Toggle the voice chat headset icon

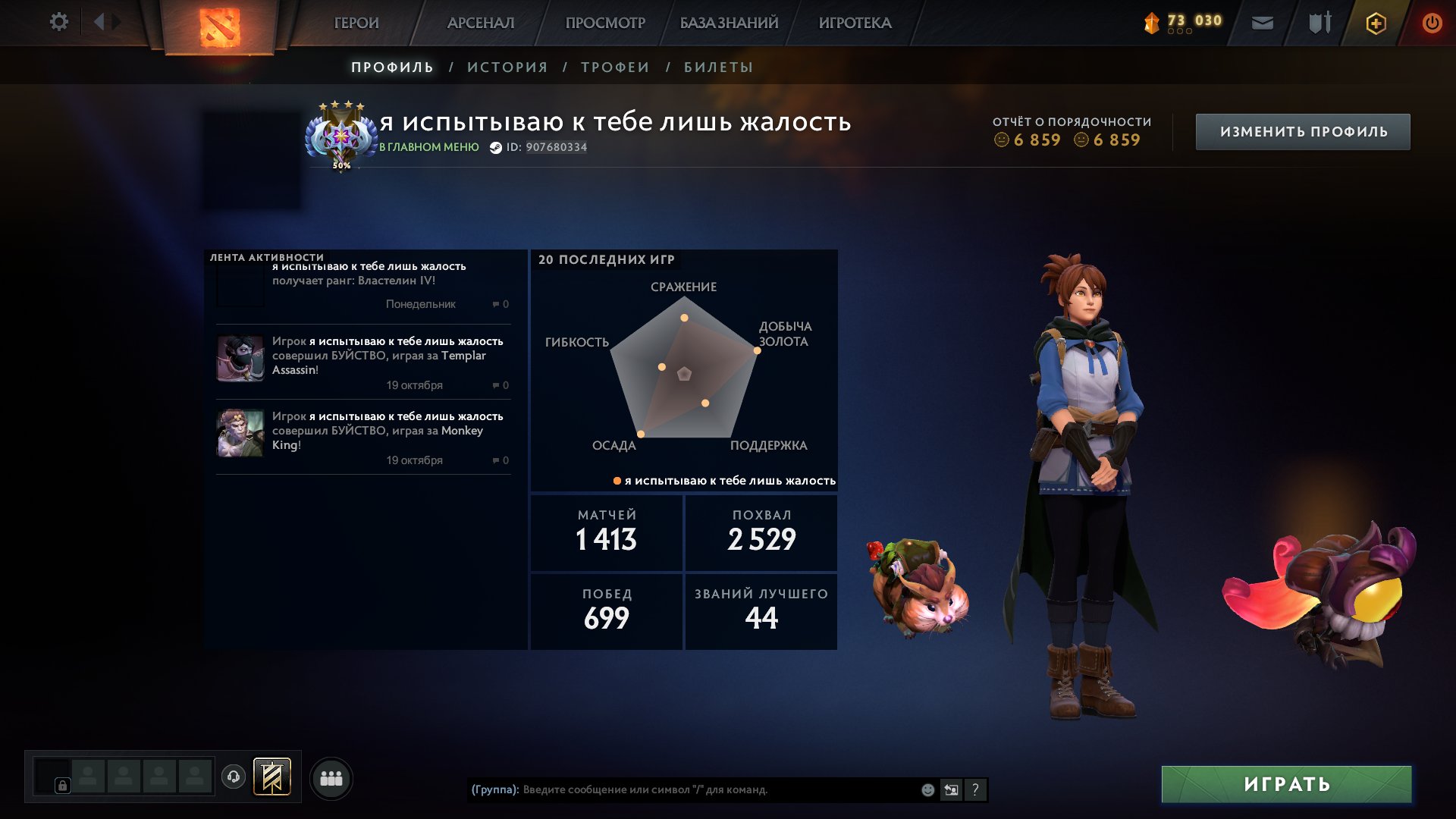coord(234,777)
